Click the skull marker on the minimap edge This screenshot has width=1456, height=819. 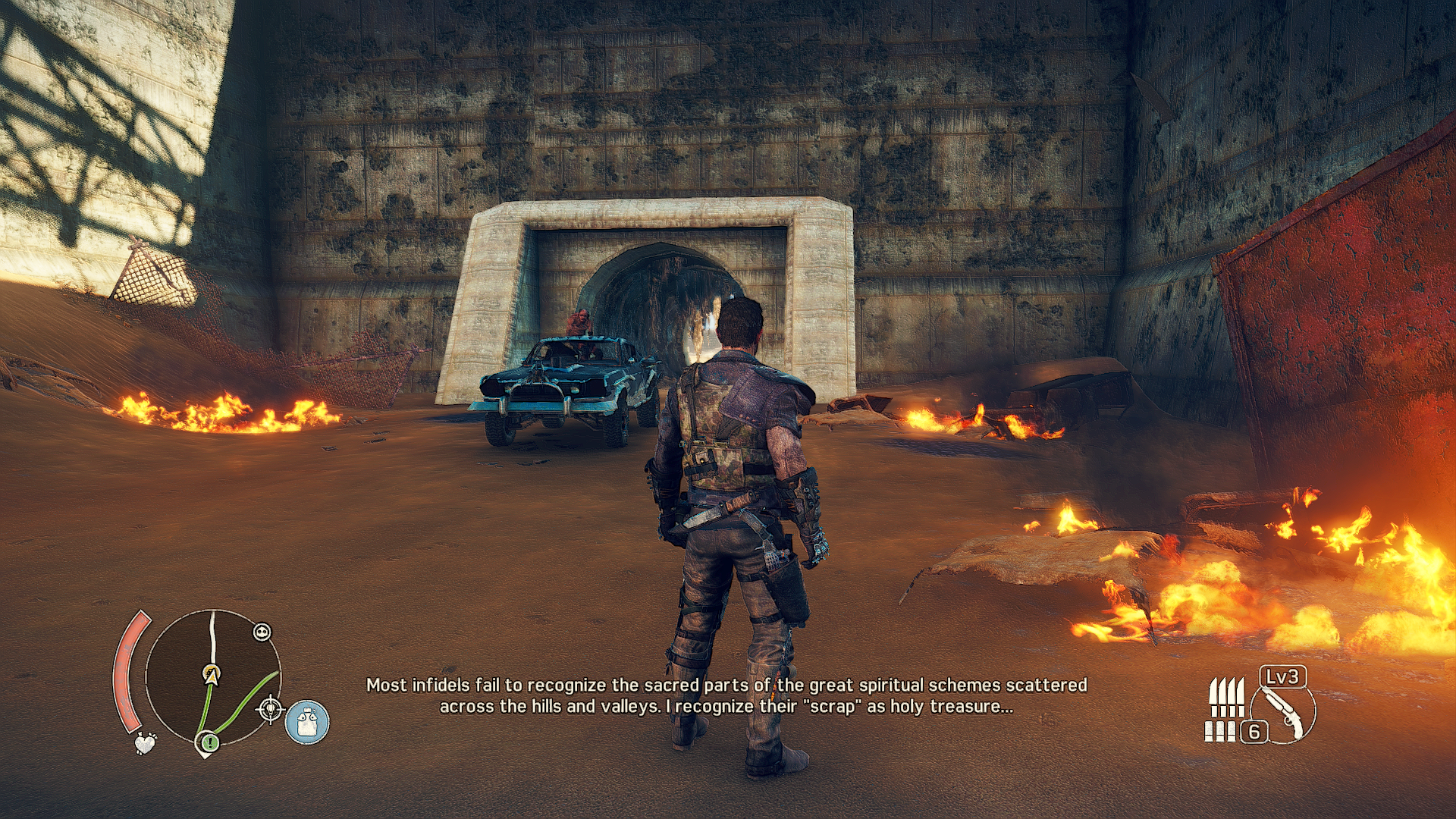point(262,632)
